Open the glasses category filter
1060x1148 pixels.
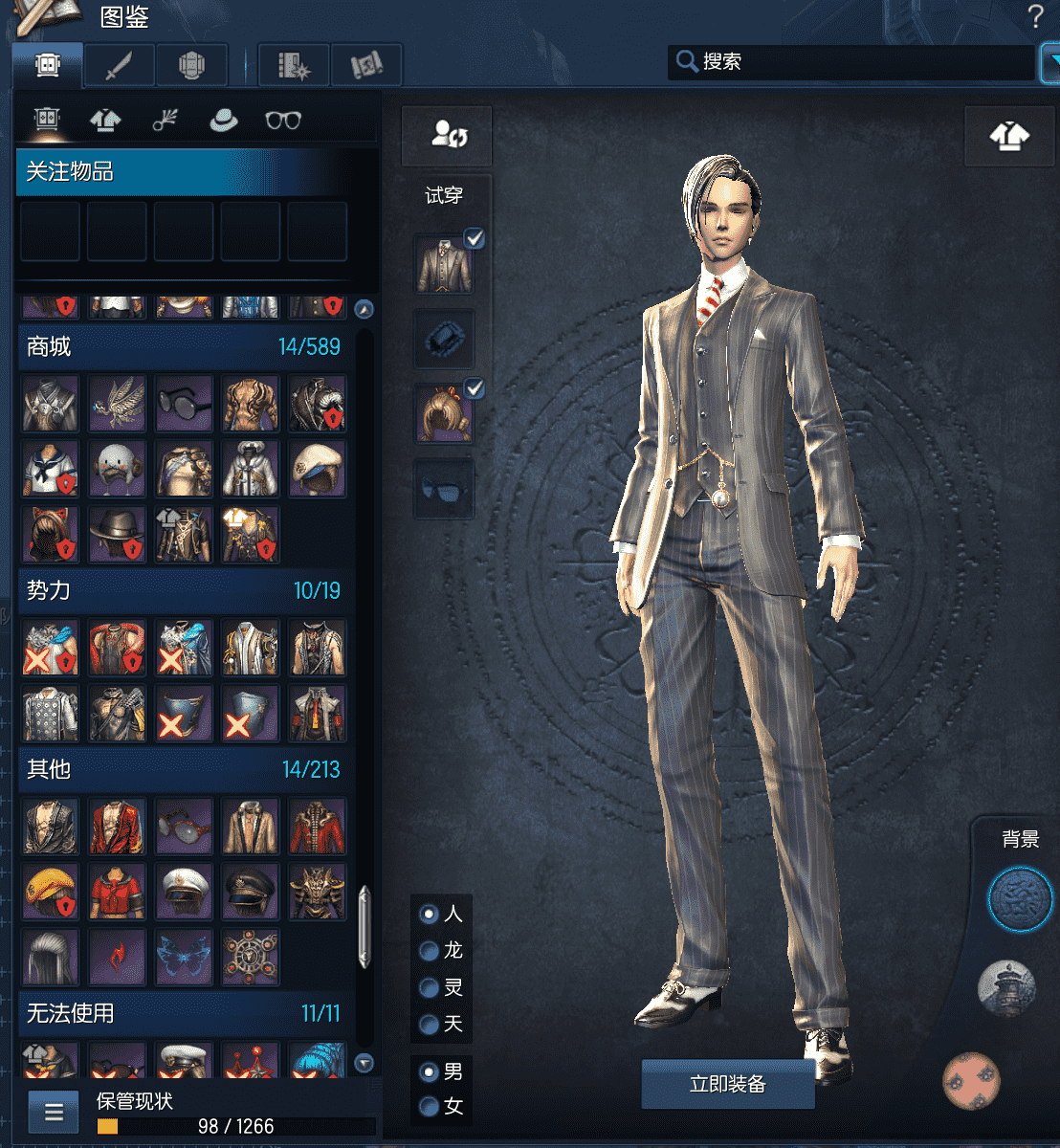click(x=282, y=121)
